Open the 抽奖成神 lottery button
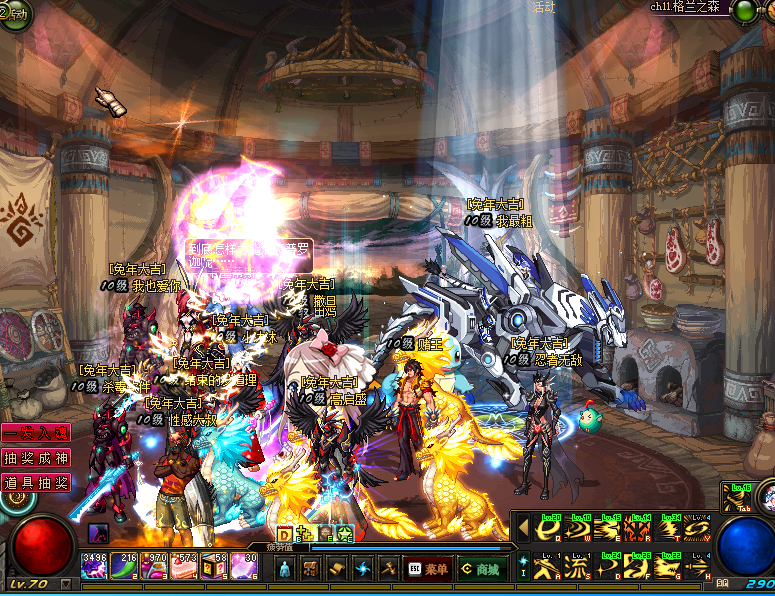775x596 pixels. pos(35,458)
